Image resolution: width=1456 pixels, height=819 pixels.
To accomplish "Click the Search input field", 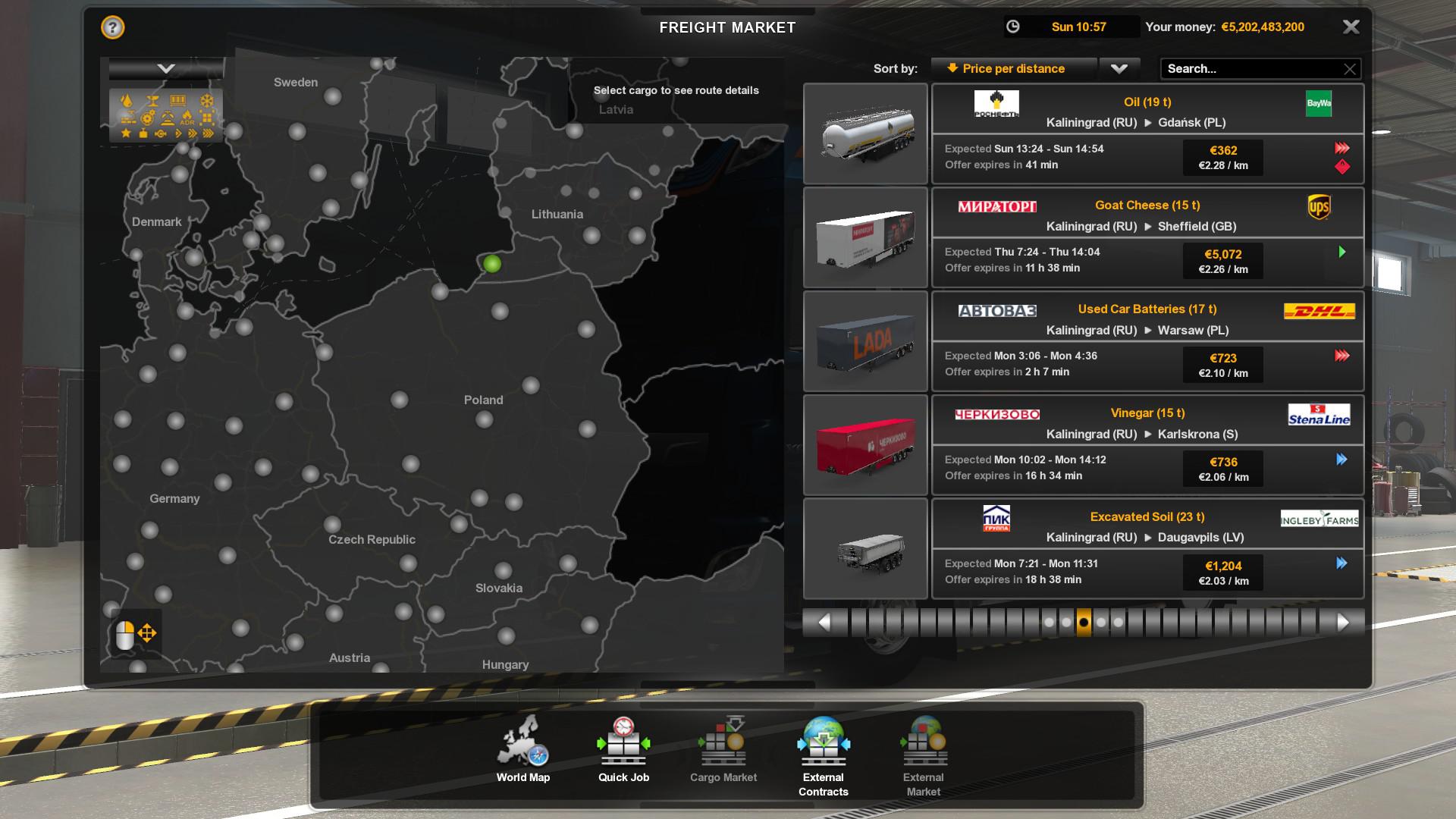I will [x=1251, y=69].
